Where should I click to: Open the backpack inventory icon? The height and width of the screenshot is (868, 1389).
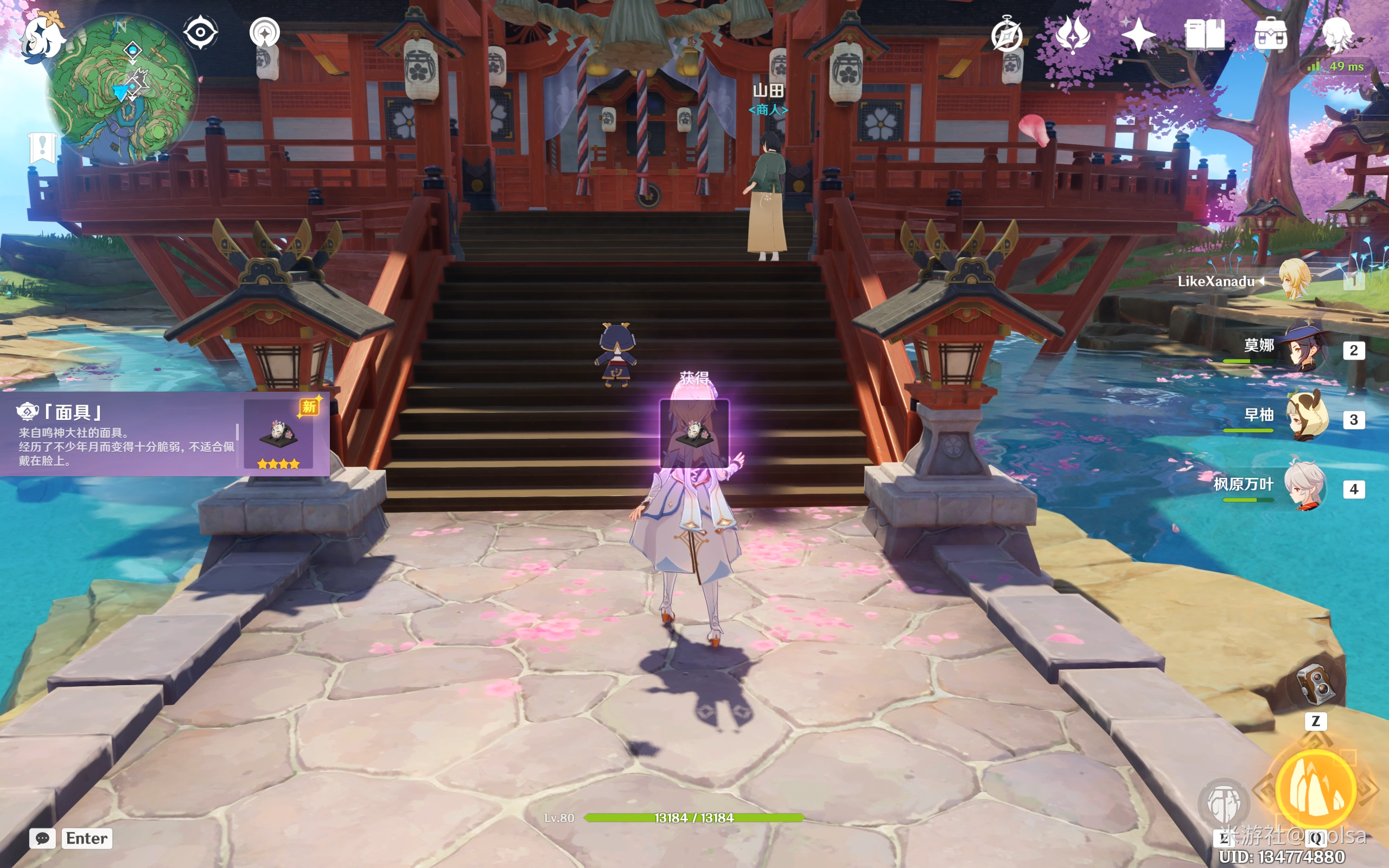point(1270,34)
